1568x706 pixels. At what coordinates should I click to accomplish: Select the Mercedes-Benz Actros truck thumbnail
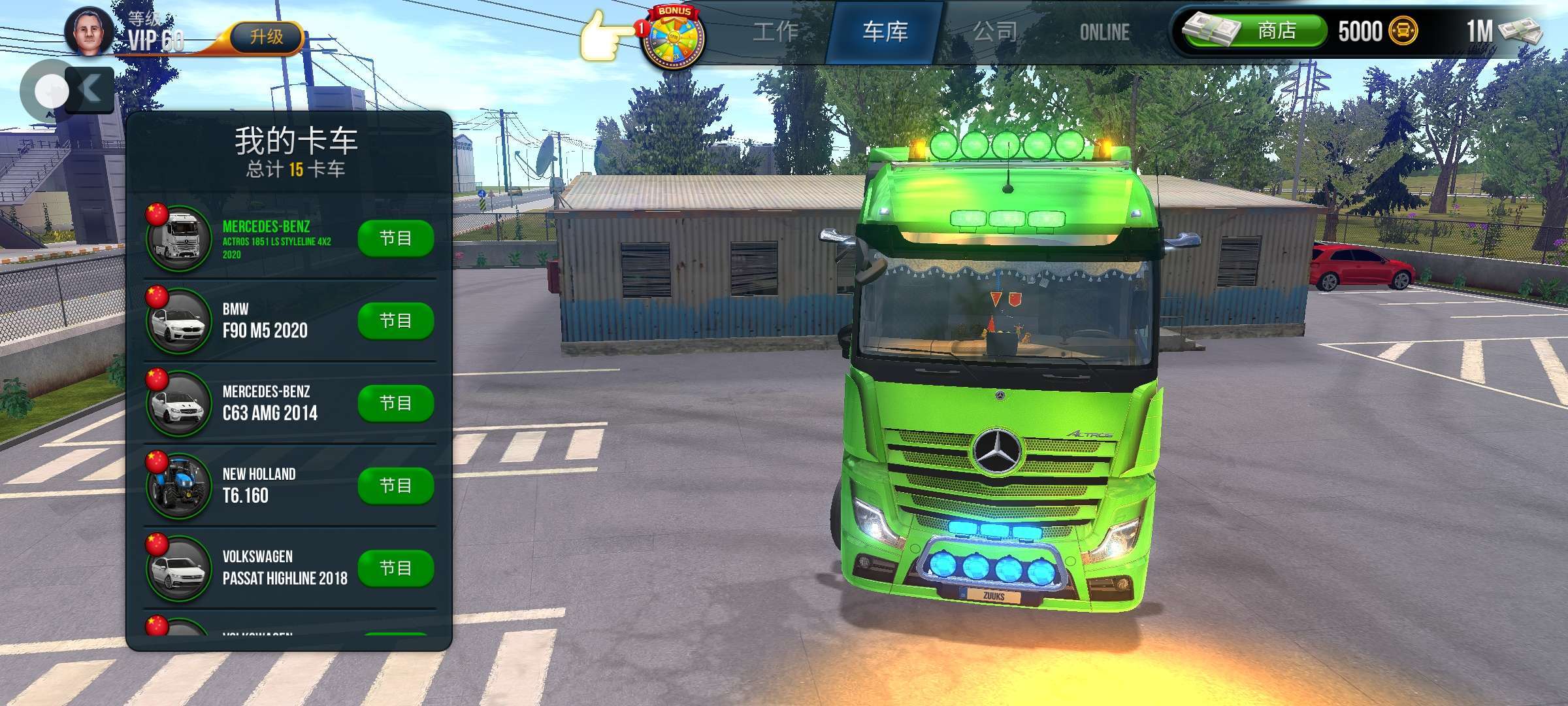coord(178,239)
